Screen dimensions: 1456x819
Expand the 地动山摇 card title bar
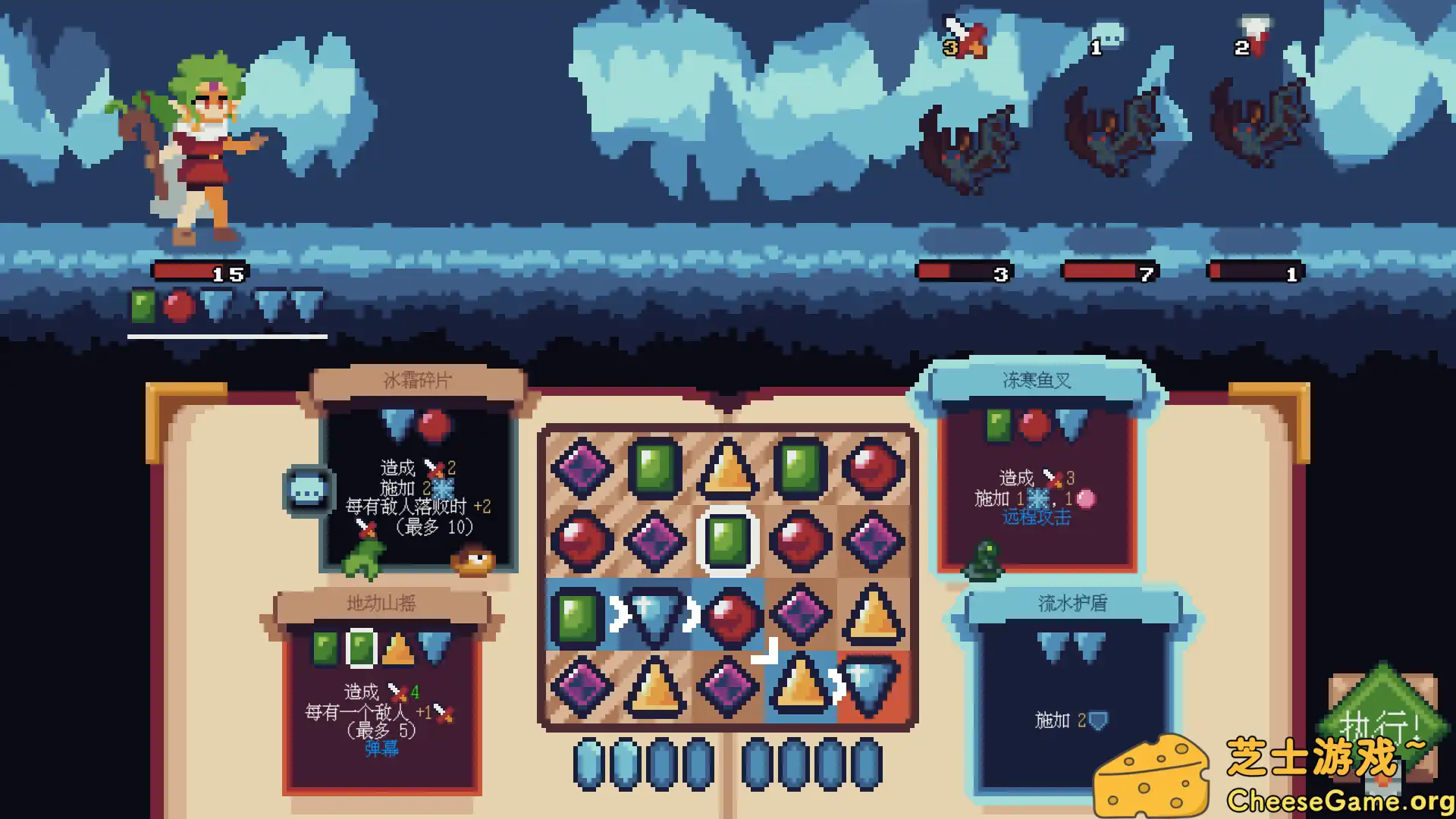(381, 604)
